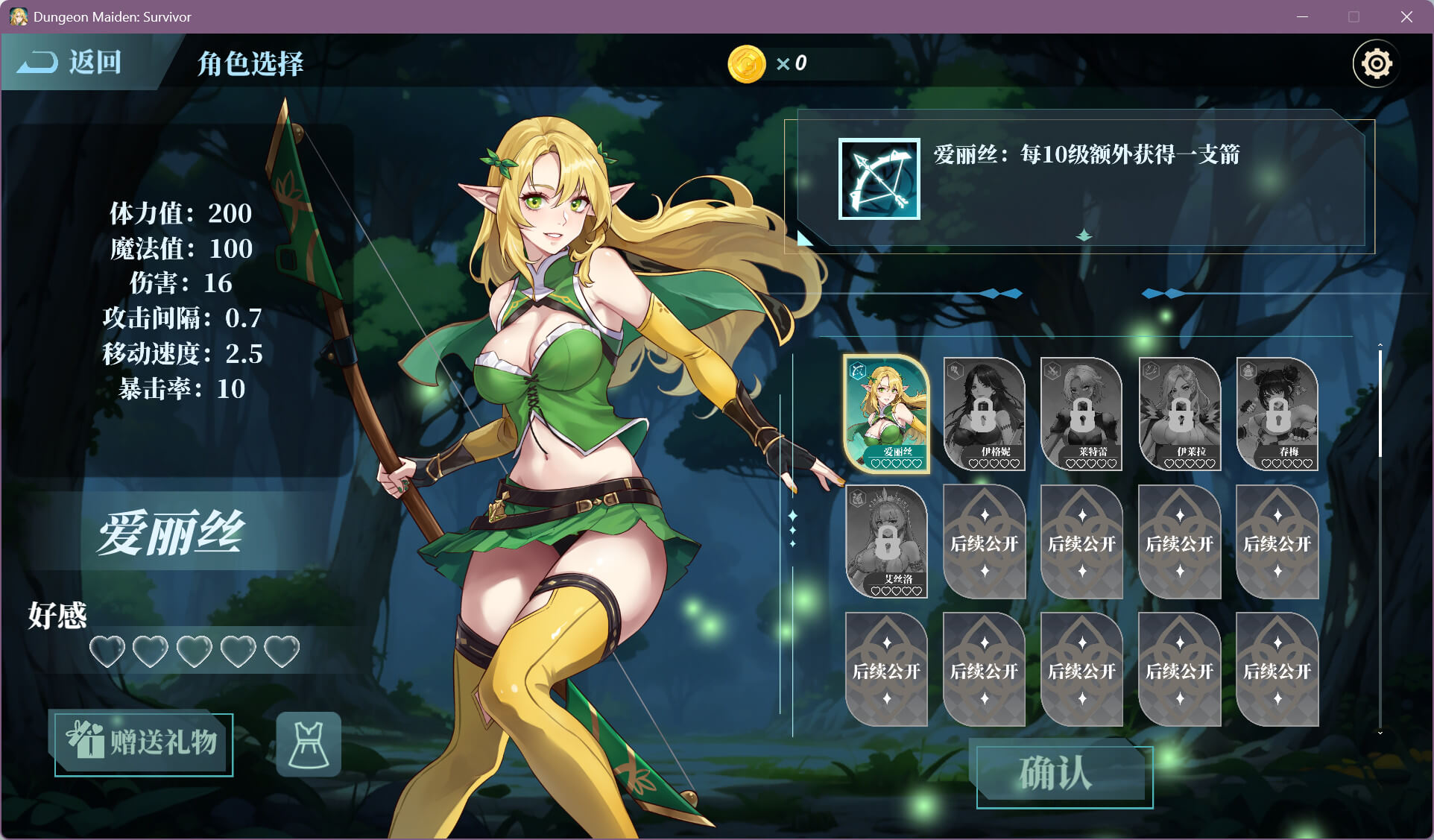Image resolution: width=1434 pixels, height=840 pixels.
Task: Confirm character with the 确认 button
Action: pyautogui.click(x=1064, y=775)
